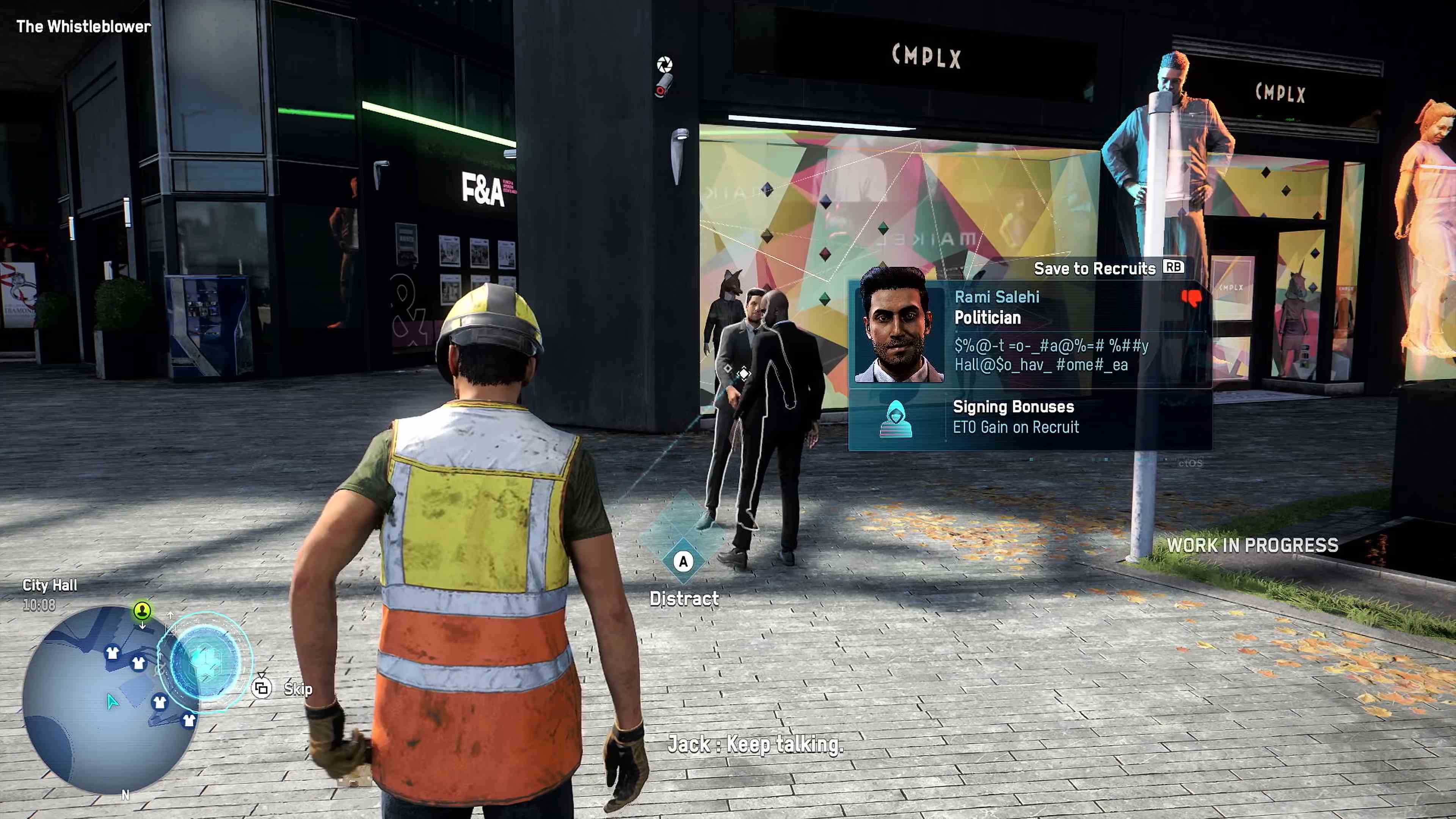Select the City Hall district label
This screenshot has height=819, width=1456.
pyautogui.click(x=50, y=585)
